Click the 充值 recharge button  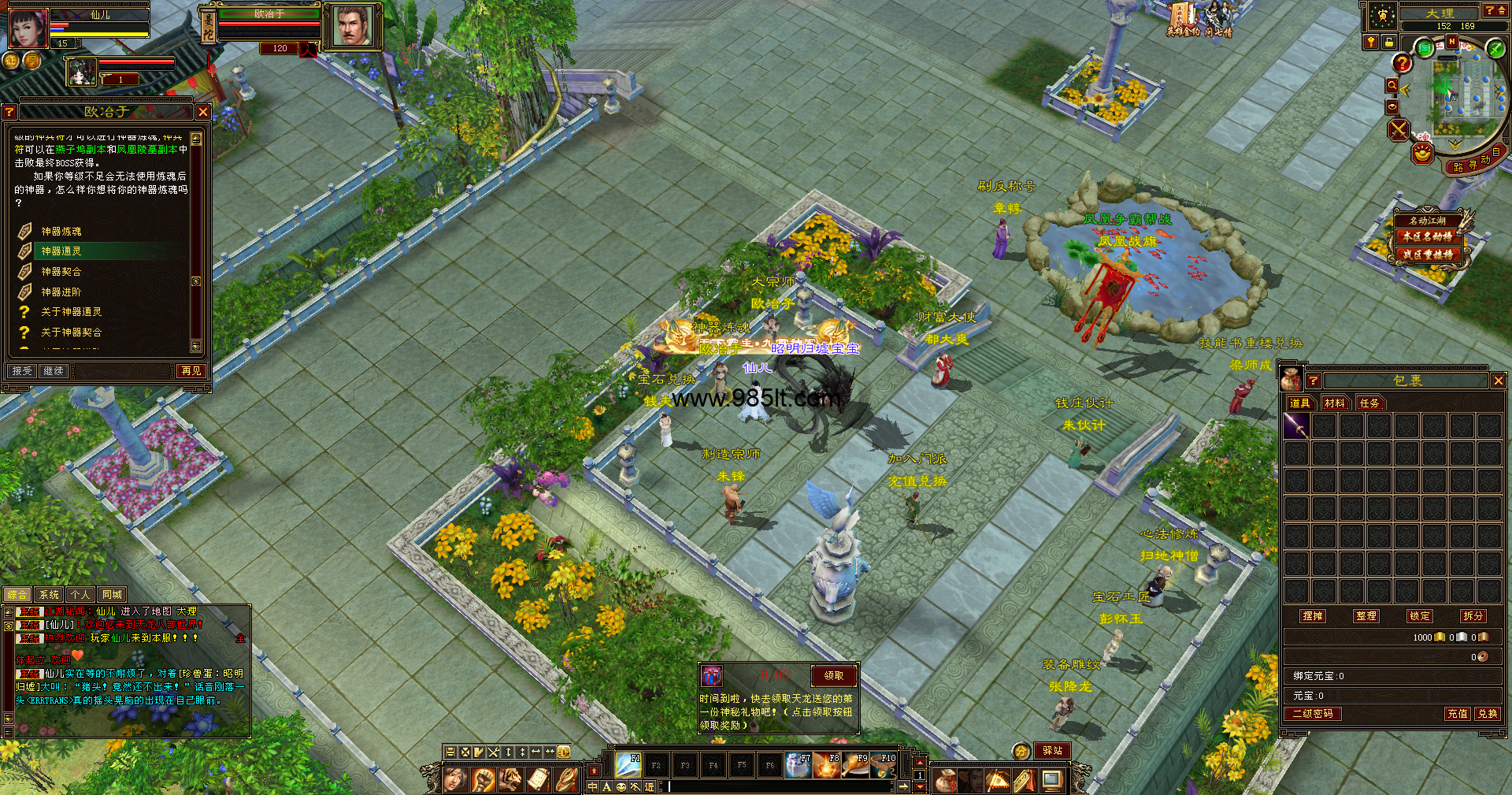(x=1457, y=713)
